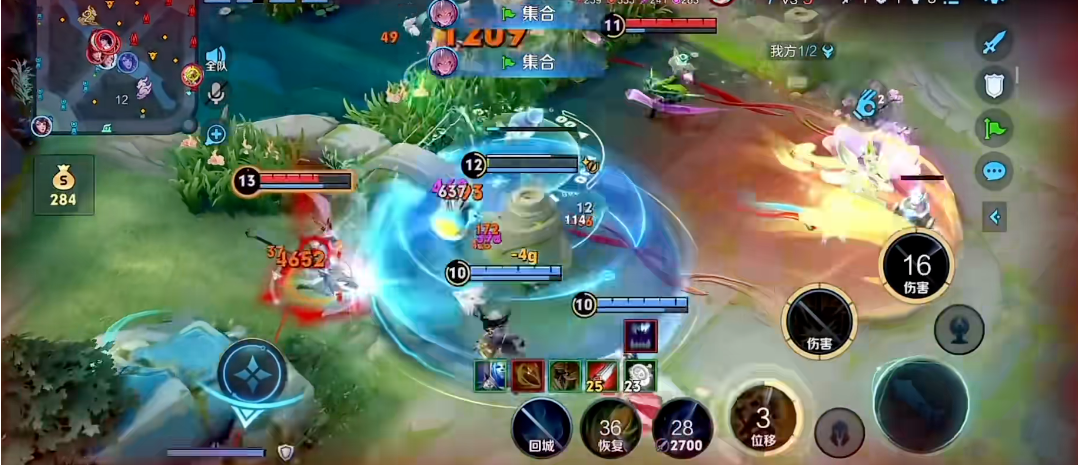Send the green flag gather signal
Image resolution: width=1078 pixels, height=465 pixels.
(x=993, y=128)
